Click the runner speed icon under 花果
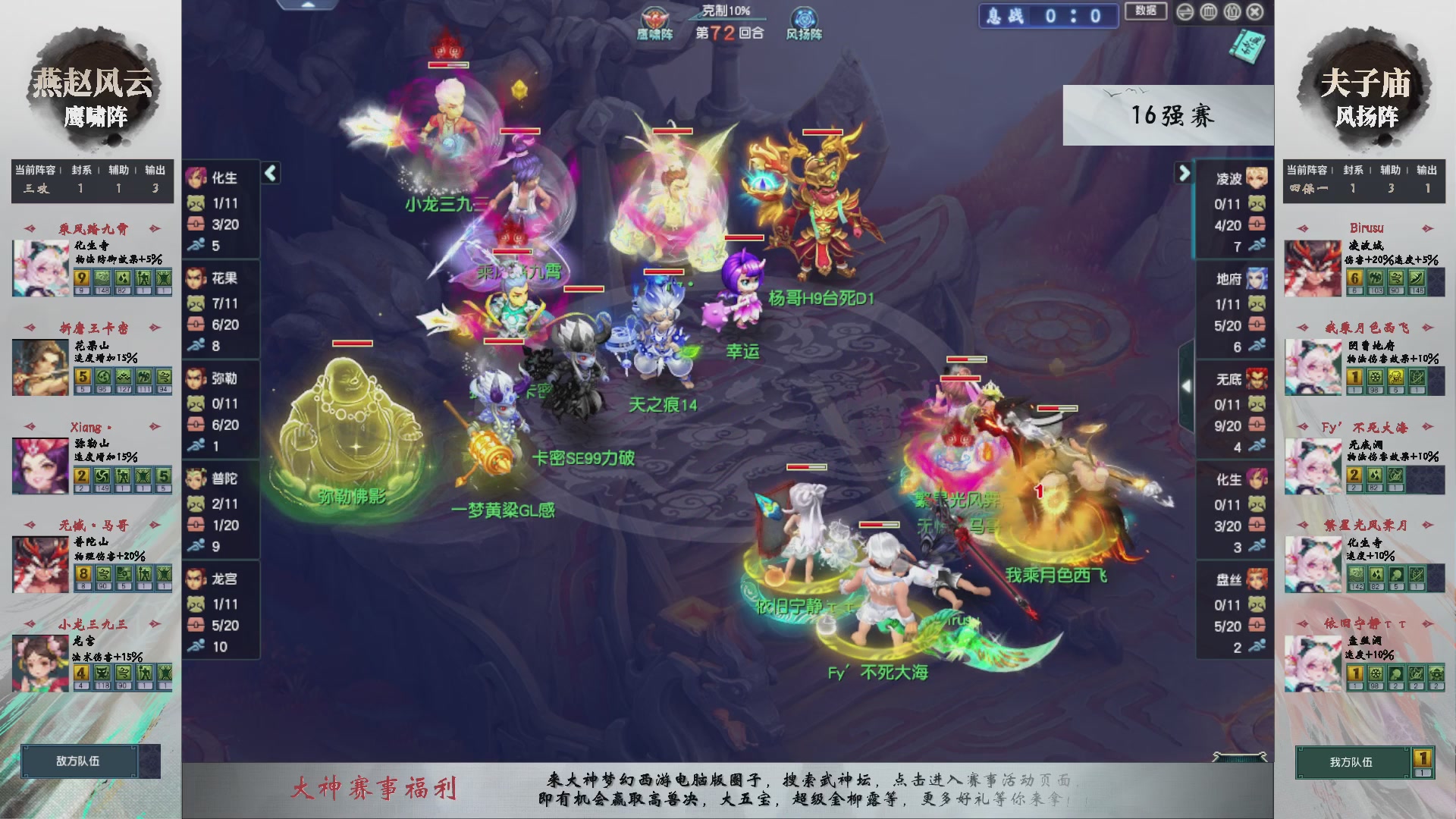Image resolution: width=1456 pixels, height=819 pixels. [196, 345]
